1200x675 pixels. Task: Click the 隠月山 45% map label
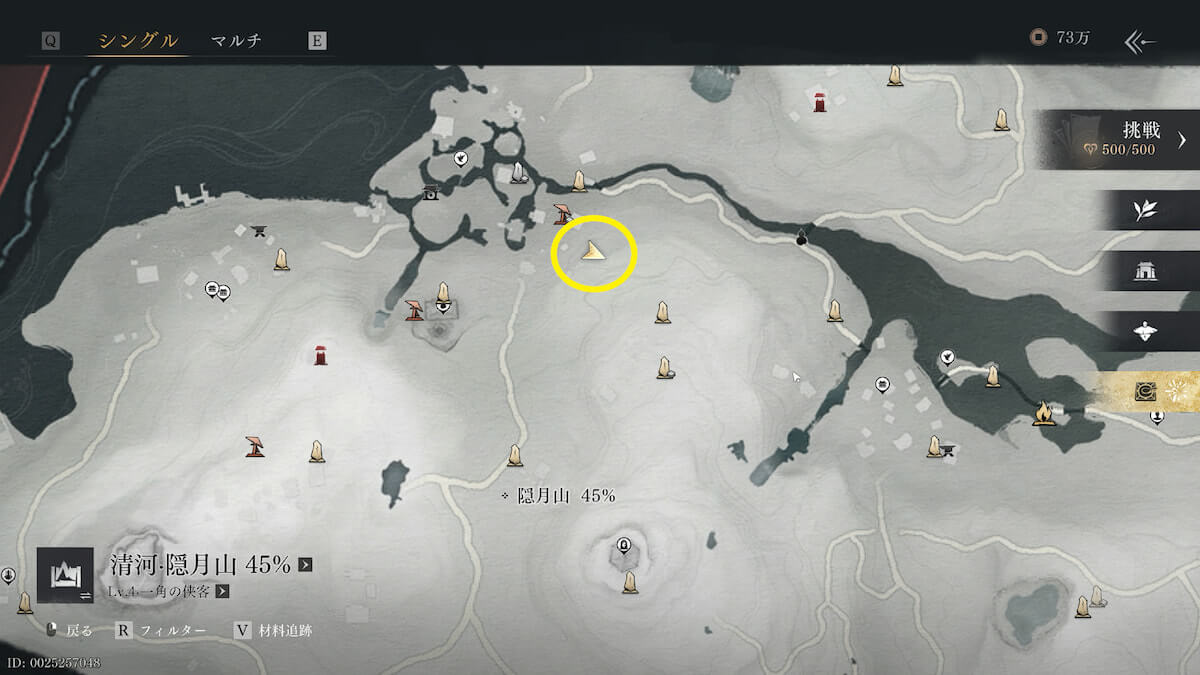tap(565, 496)
